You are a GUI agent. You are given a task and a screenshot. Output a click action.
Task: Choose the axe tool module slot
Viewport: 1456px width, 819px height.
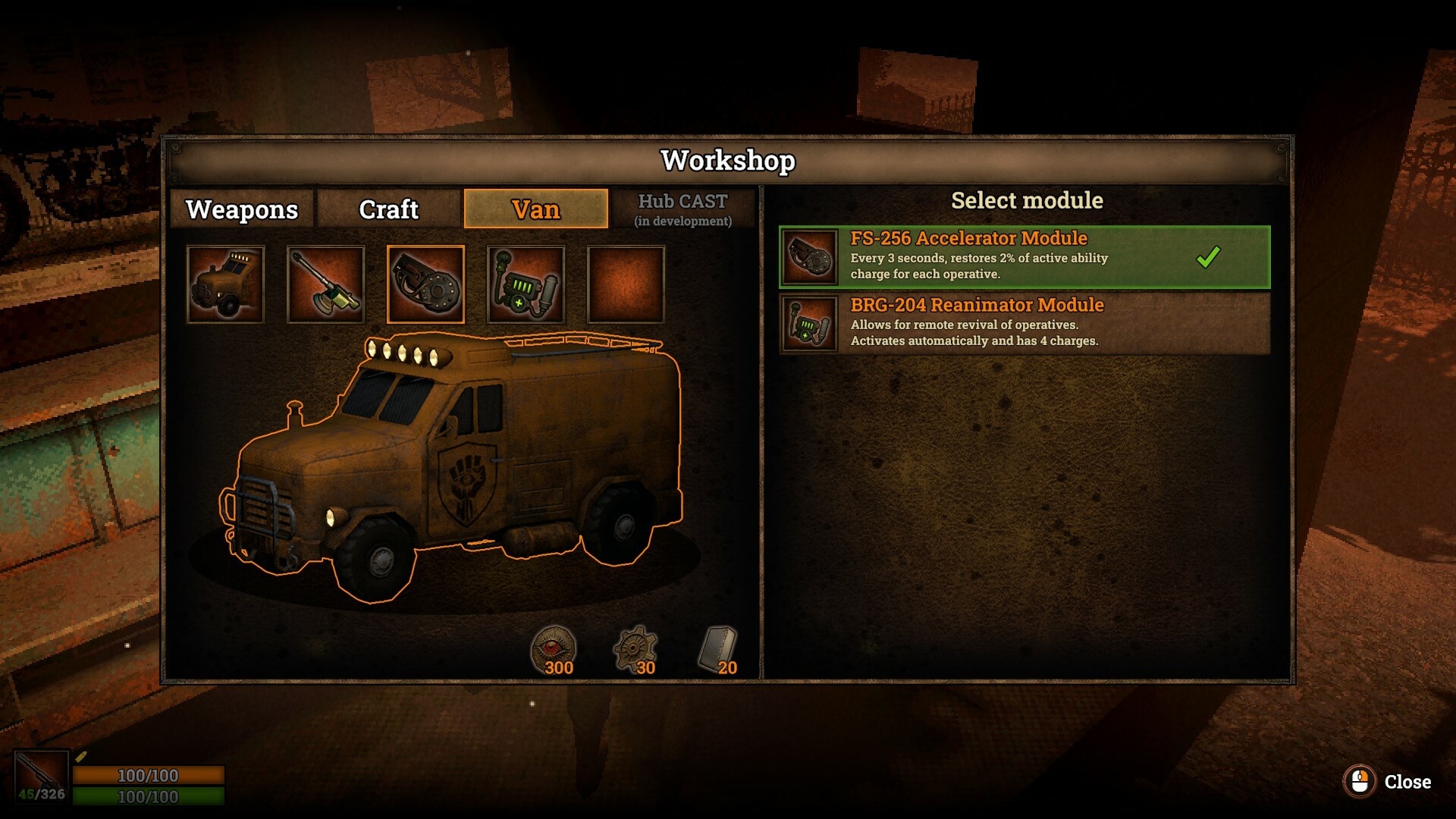tap(325, 284)
